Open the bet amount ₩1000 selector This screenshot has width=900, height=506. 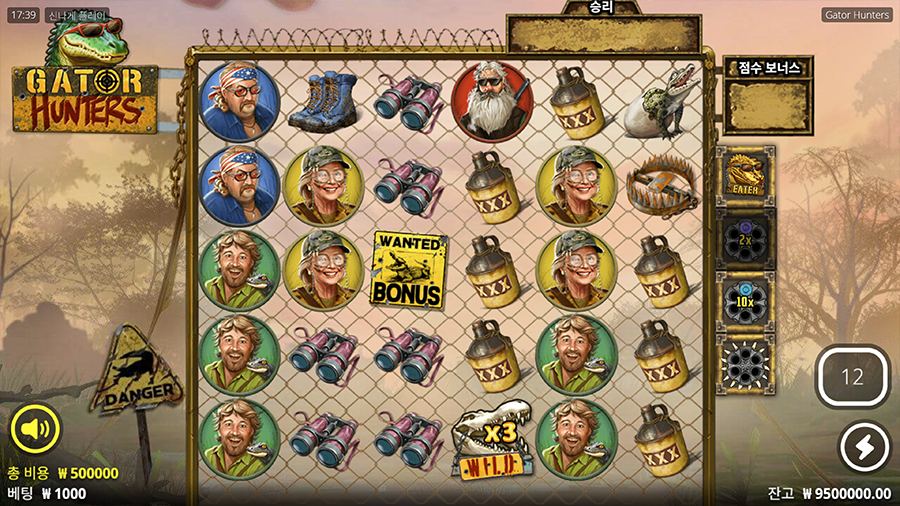[47, 493]
